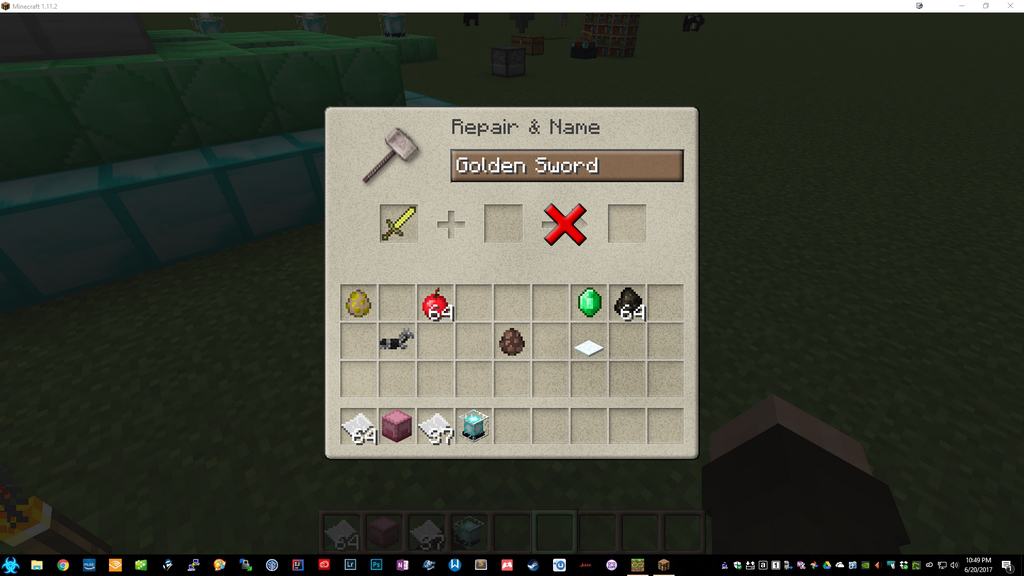Take the hotbar paper stack of 64
The image size is (1024, 576).
(x=358, y=426)
